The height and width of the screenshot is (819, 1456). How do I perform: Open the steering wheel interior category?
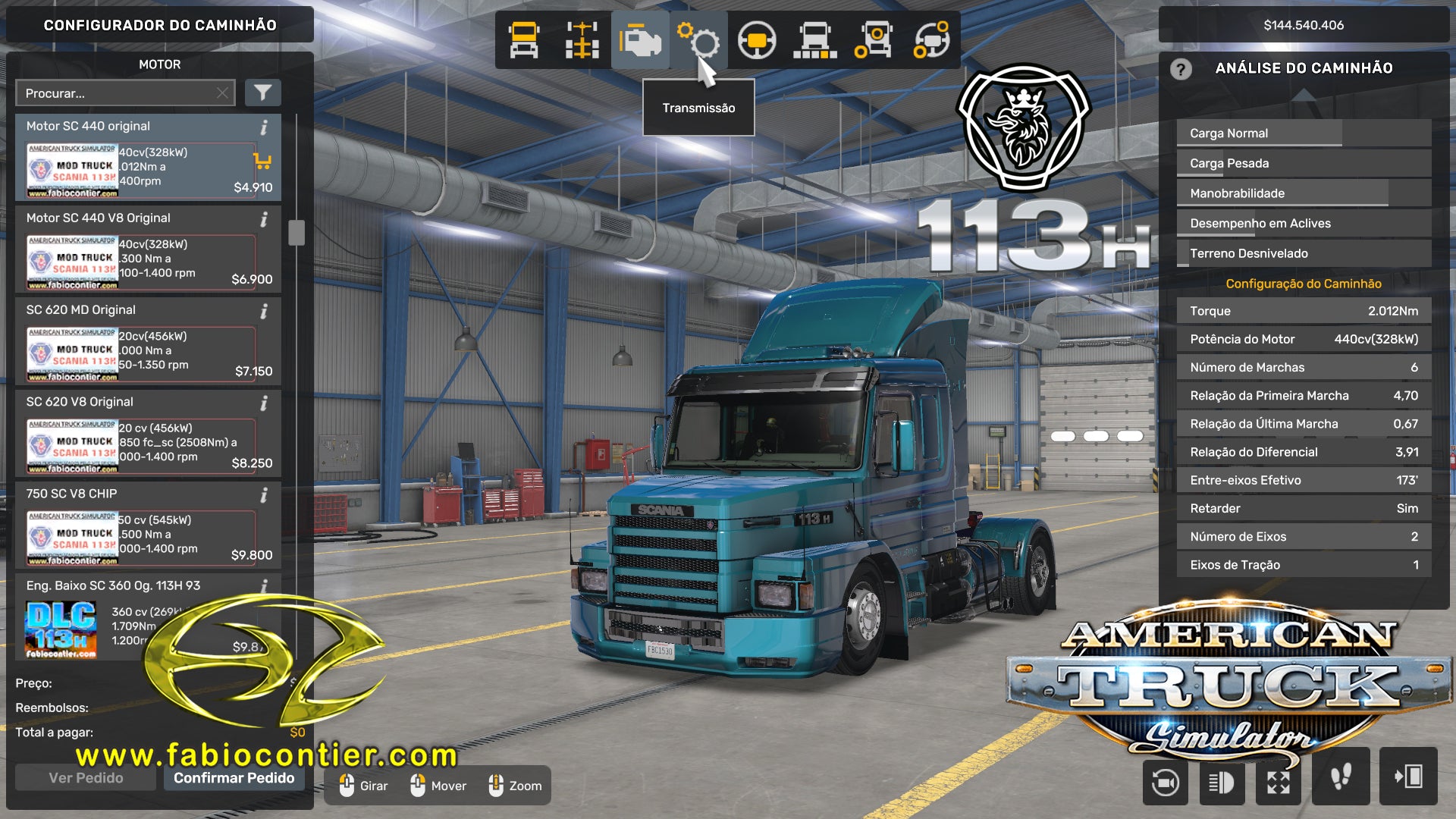[756, 42]
